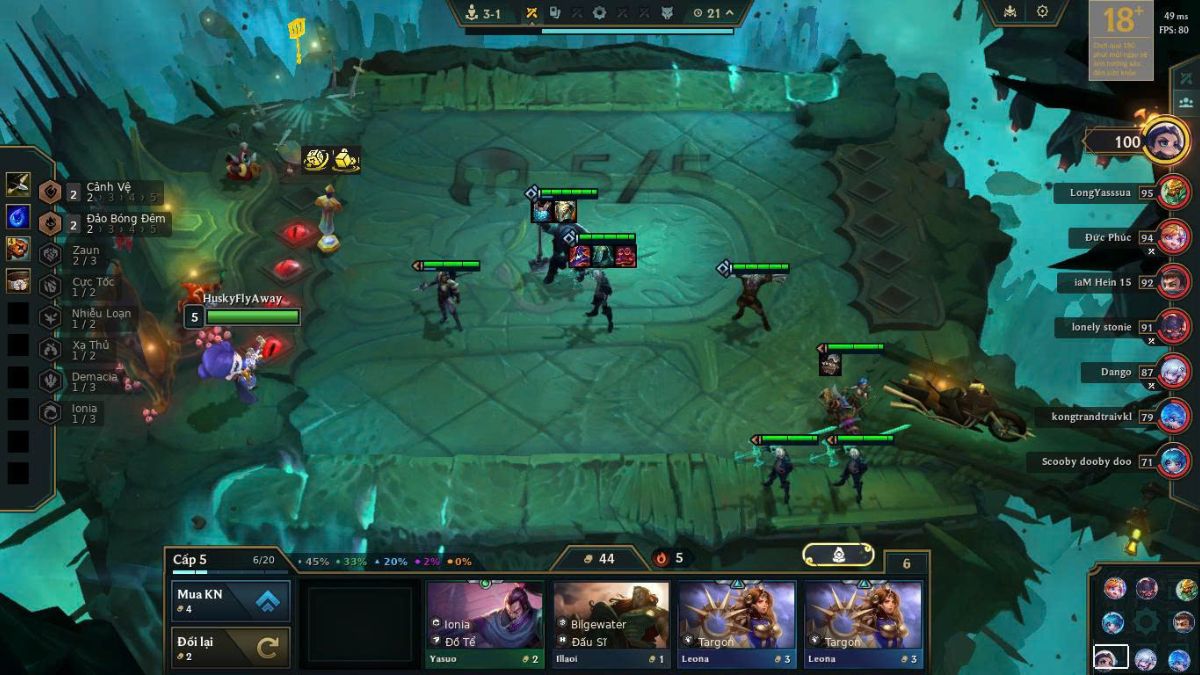Screen dimensions: 1200x675
Task: Select the sword item in the item bench
Action: (18, 184)
